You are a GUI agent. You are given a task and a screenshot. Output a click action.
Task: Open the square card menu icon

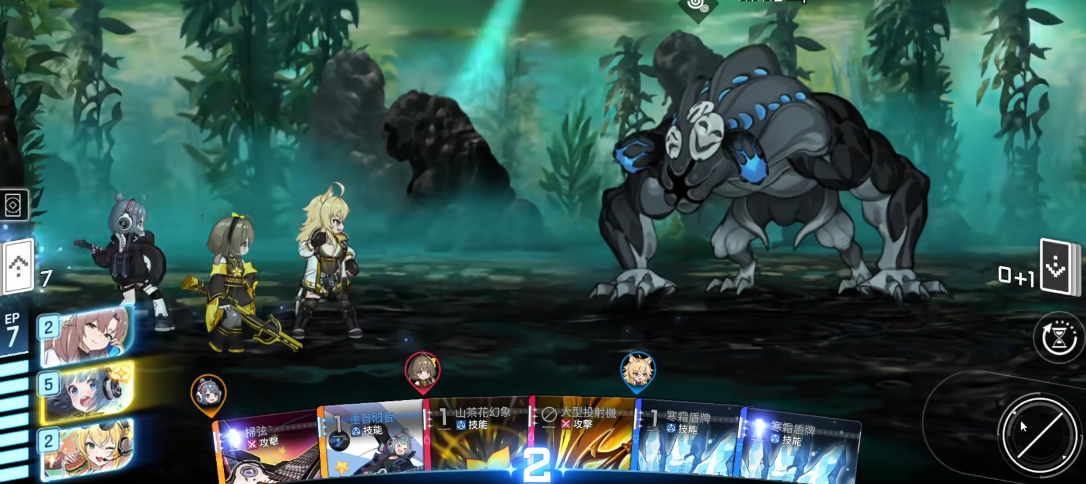point(14,204)
